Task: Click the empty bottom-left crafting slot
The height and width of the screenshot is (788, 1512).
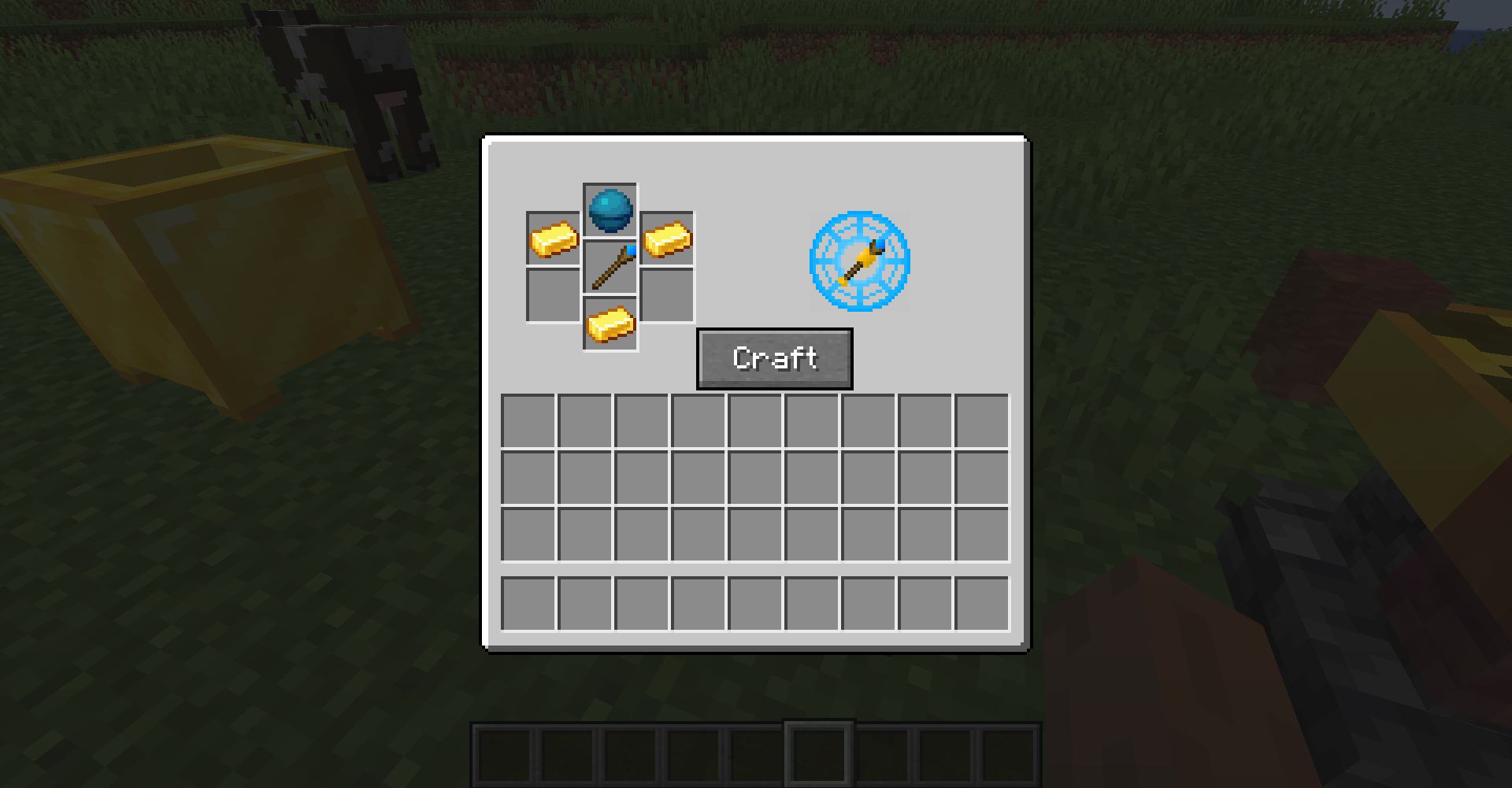Action: point(554,296)
